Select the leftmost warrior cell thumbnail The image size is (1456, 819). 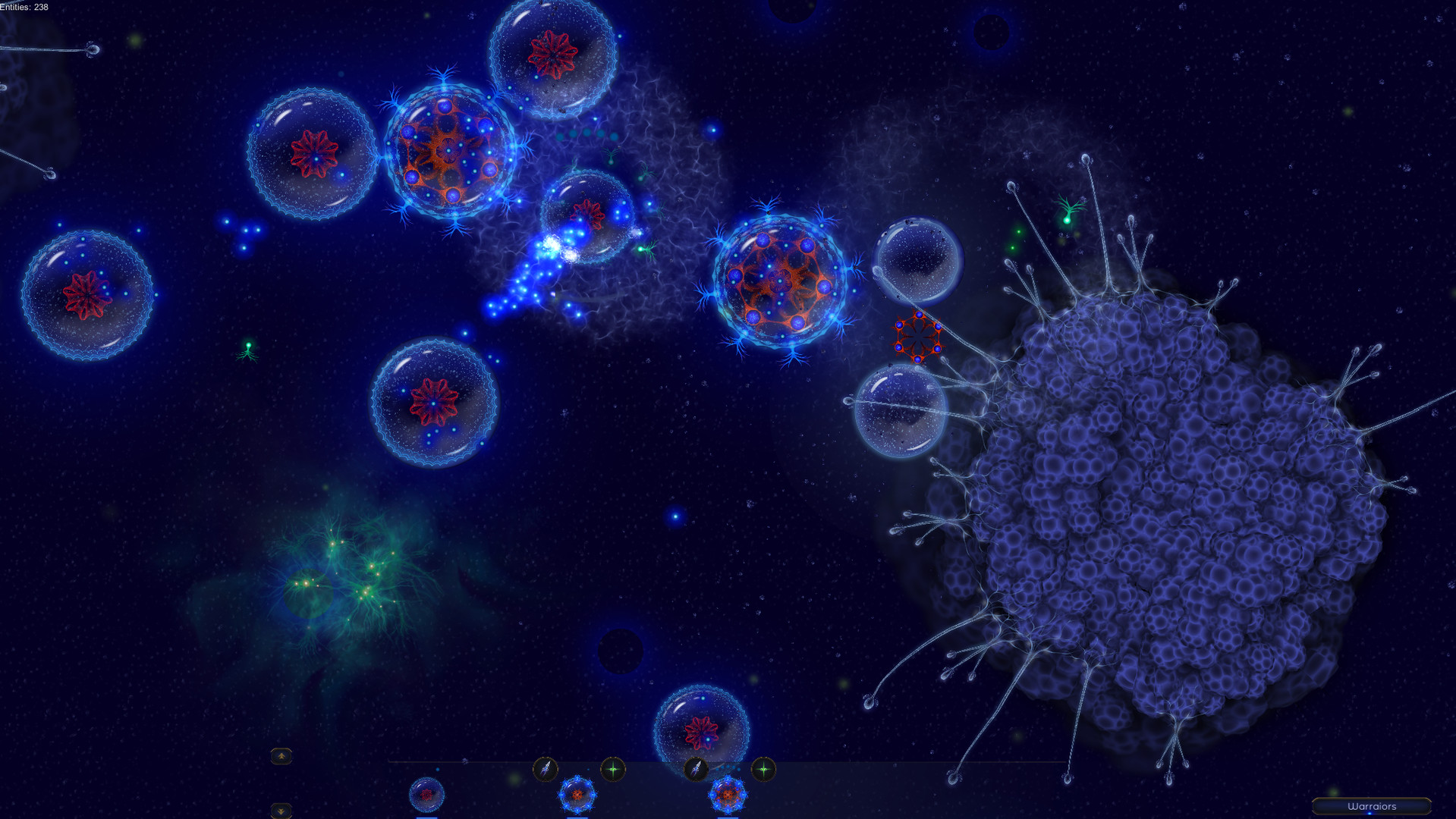(x=426, y=796)
